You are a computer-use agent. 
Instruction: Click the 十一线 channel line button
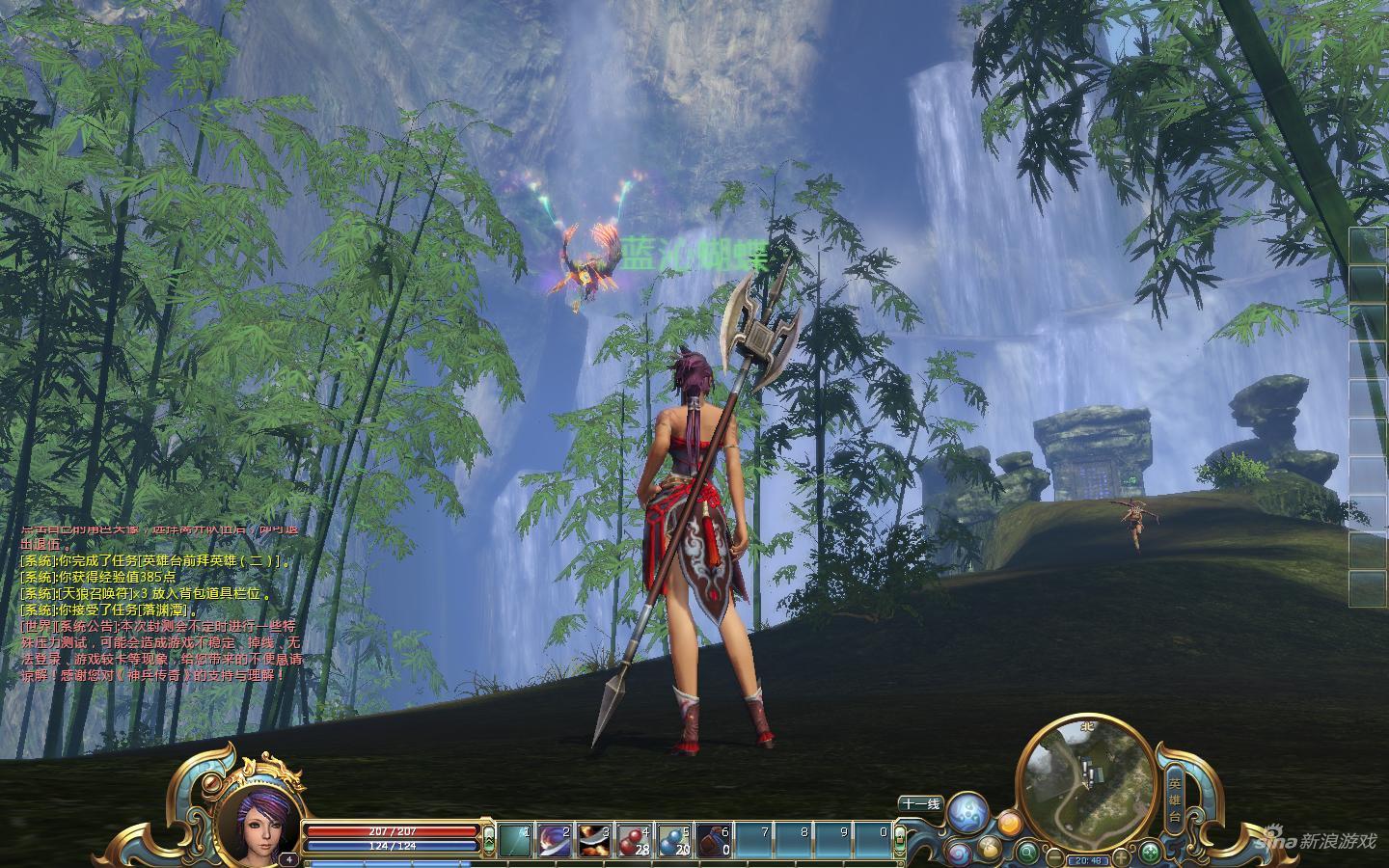(x=920, y=803)
